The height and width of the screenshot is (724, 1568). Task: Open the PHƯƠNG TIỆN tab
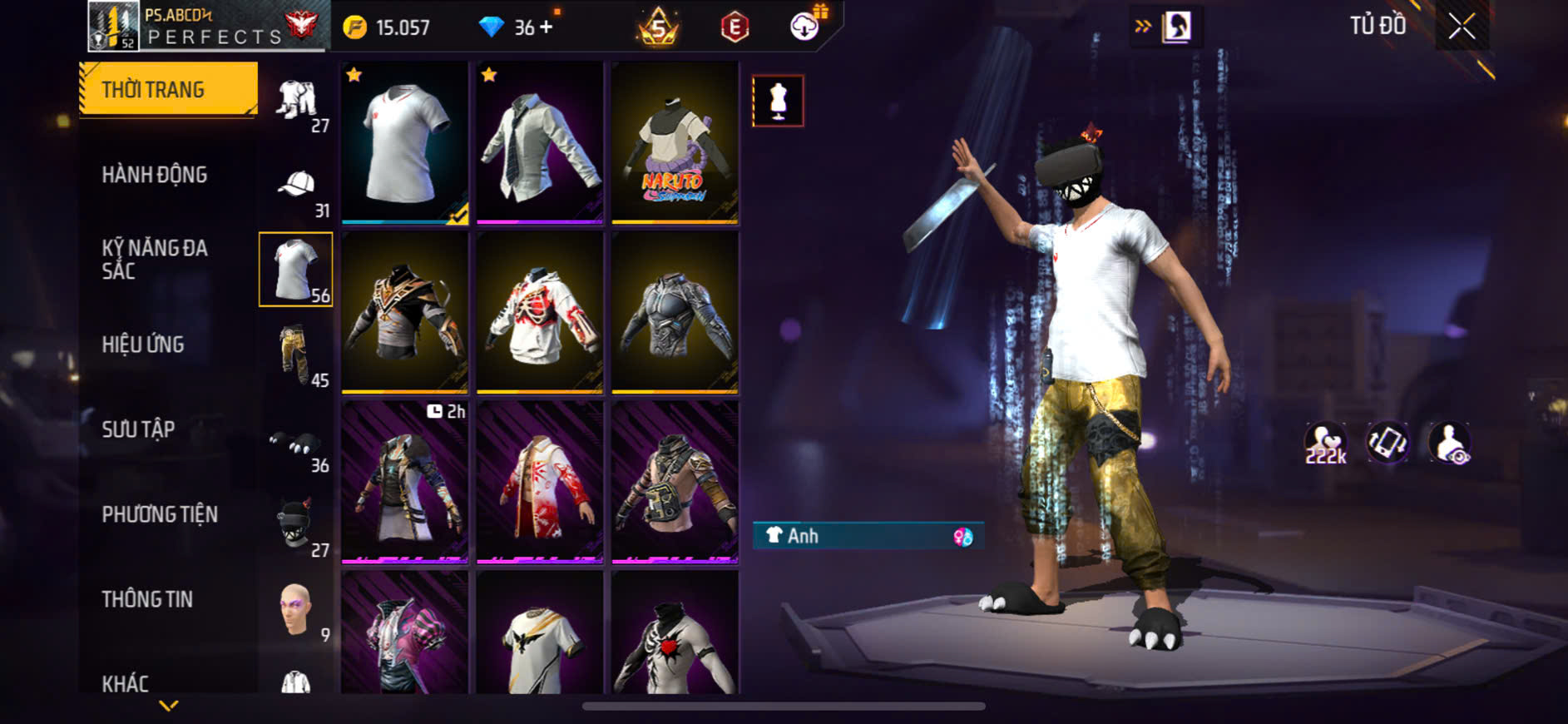point(160,514)
